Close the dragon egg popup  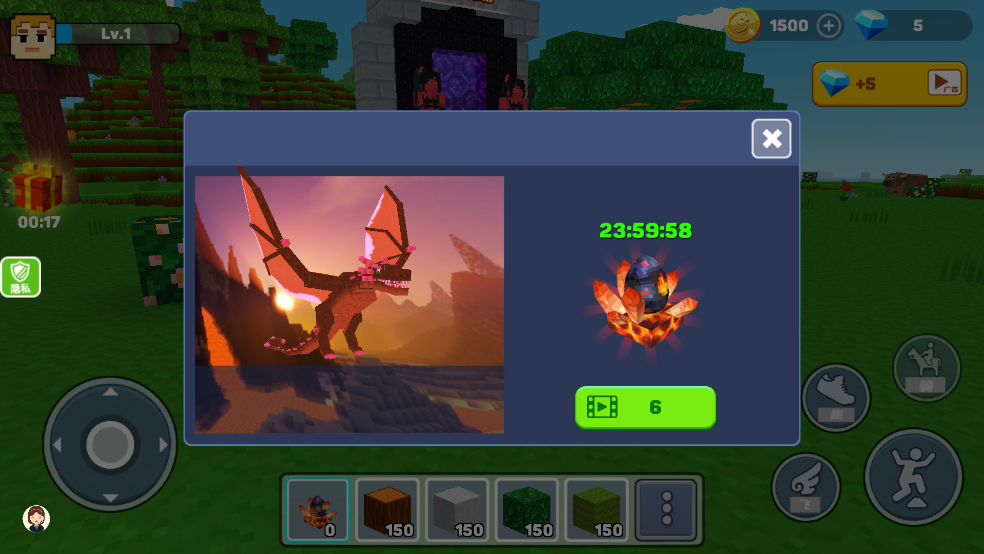pos(771,139)
